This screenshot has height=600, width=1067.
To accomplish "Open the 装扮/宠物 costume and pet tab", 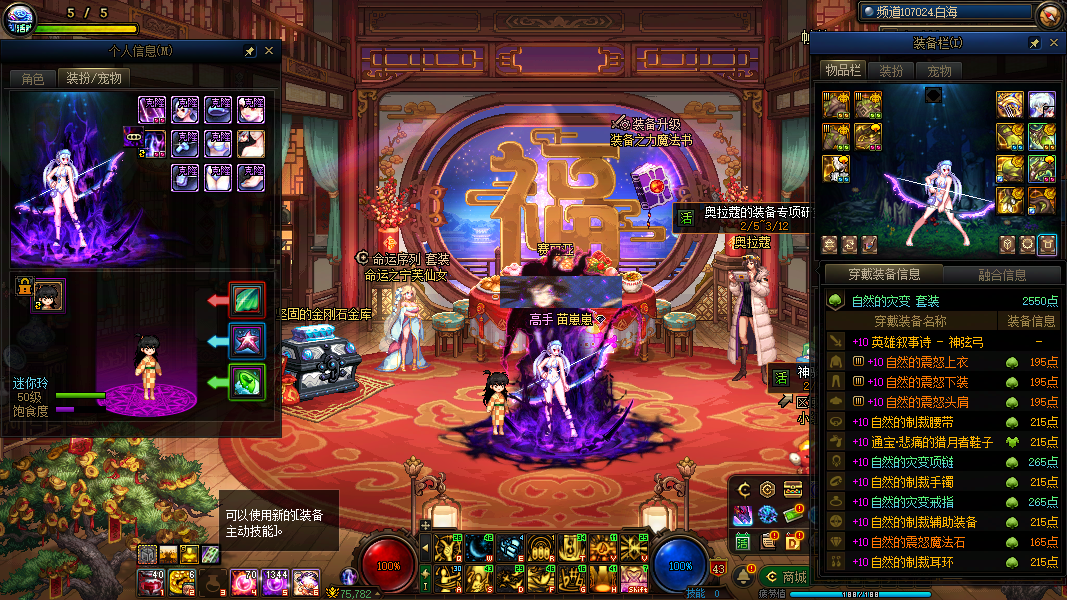I will (x=94, y=78).
